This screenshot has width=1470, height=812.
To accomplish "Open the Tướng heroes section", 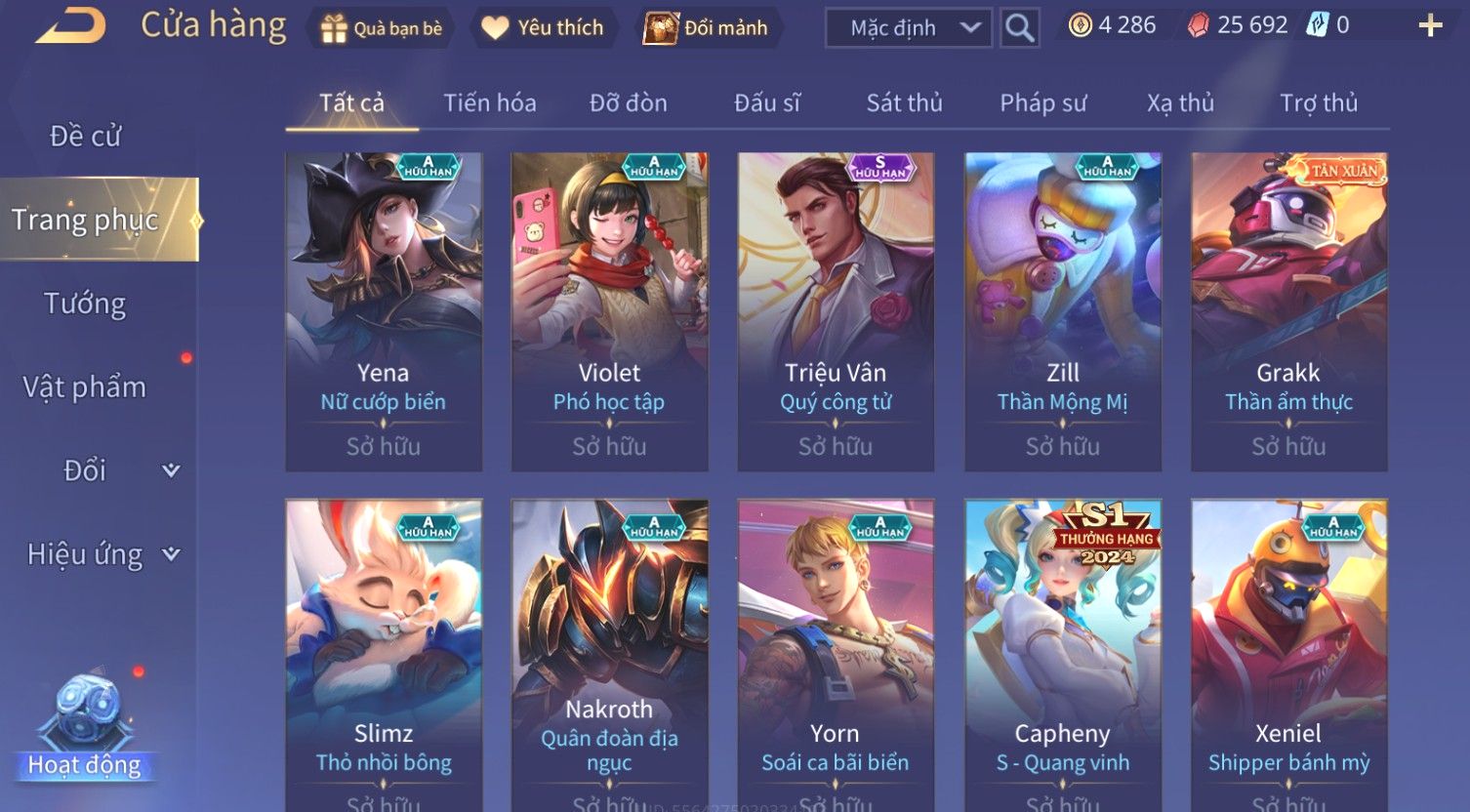I will click(x=85, y=304).
